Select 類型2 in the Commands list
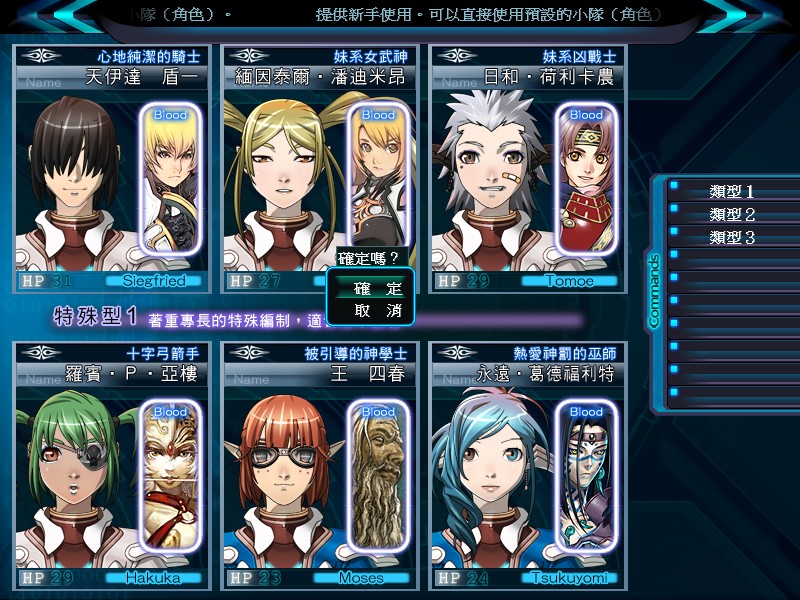 tap(732, 214)
